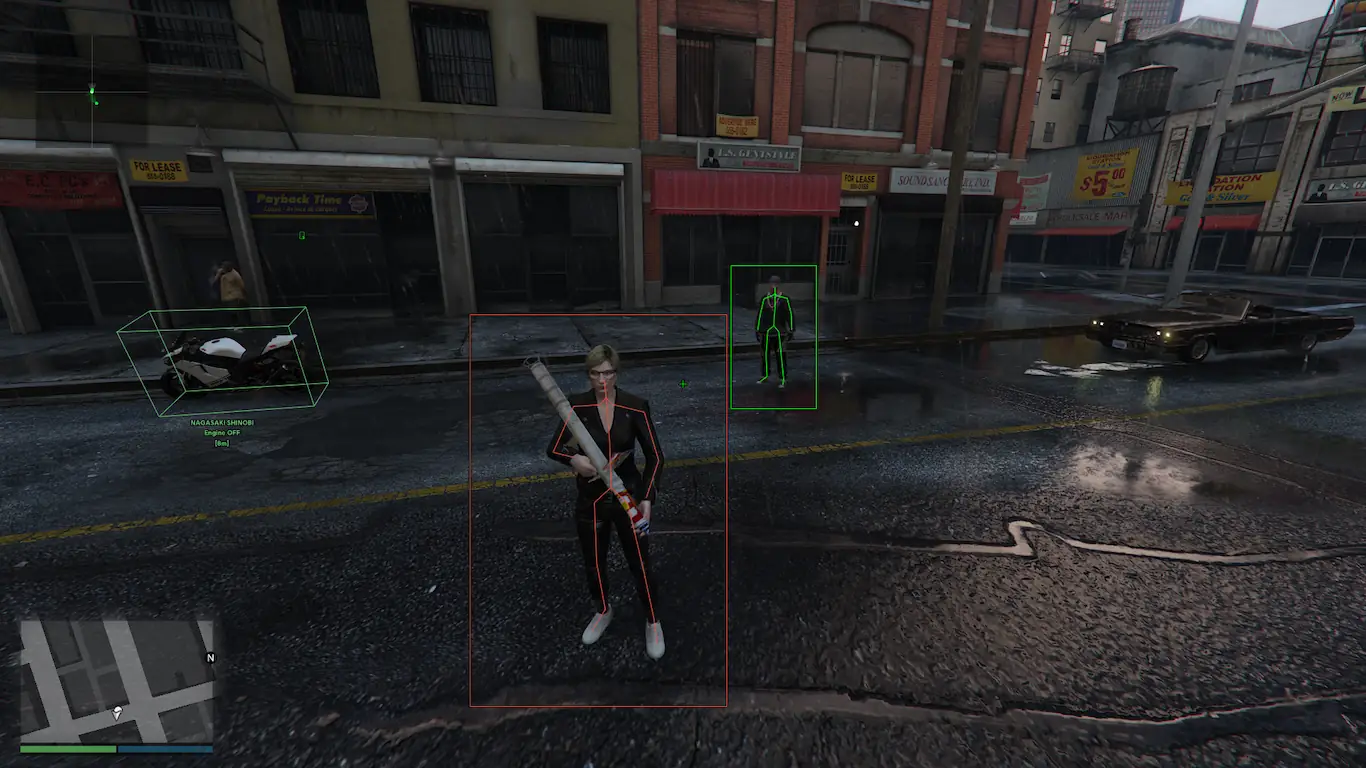Screen dimensions: 1366x768
Task: Select the player arrow marker on minimap
Action: coord(118,713)
